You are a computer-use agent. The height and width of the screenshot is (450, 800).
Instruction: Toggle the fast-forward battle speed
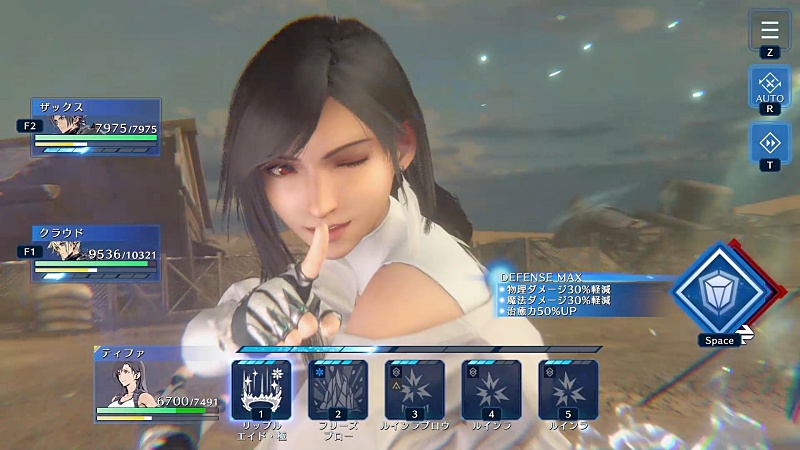pos(769,143)
